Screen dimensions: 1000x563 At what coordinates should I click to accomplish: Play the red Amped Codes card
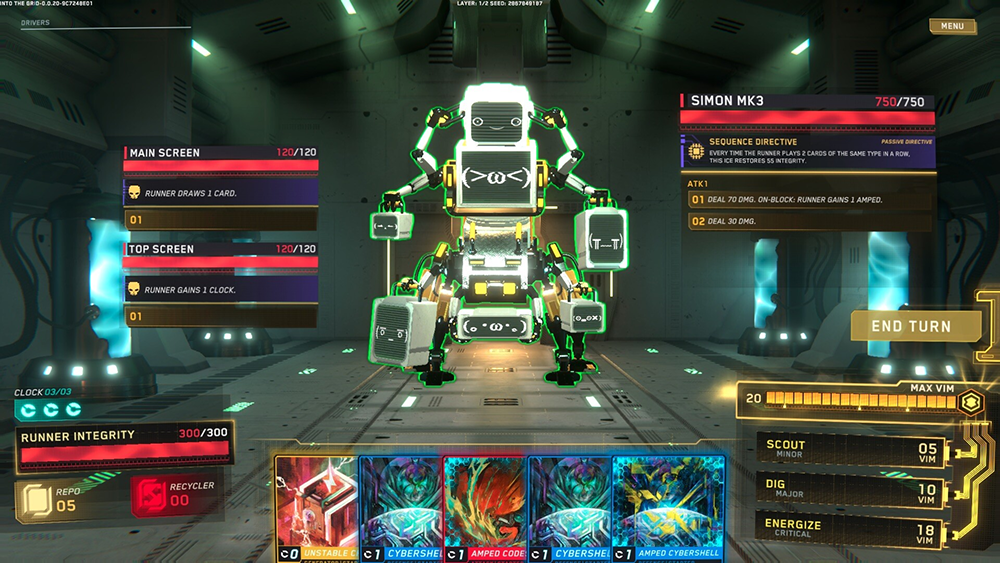coord(485,510)
